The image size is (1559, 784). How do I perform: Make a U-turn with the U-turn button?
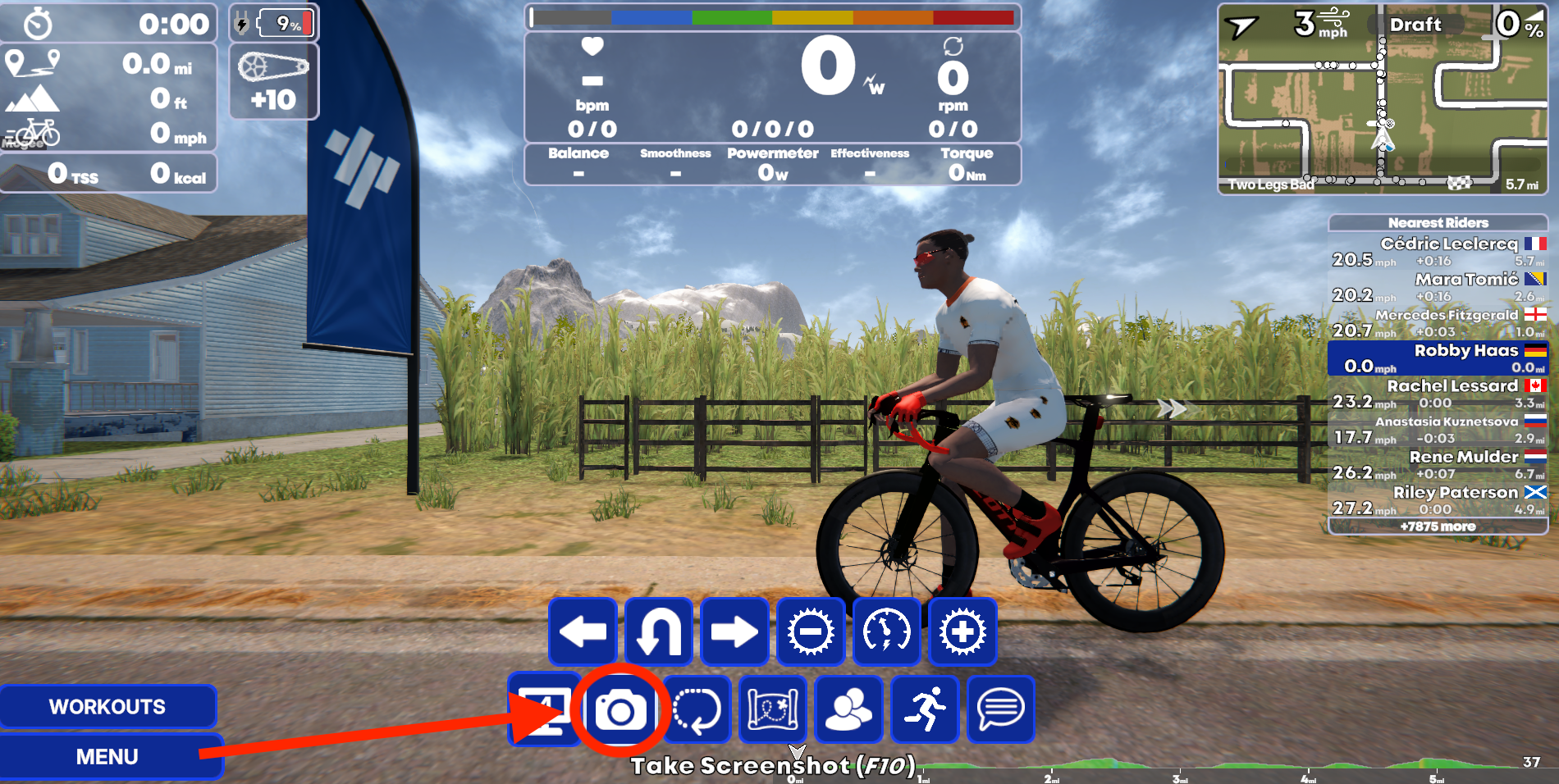[659, 631]
